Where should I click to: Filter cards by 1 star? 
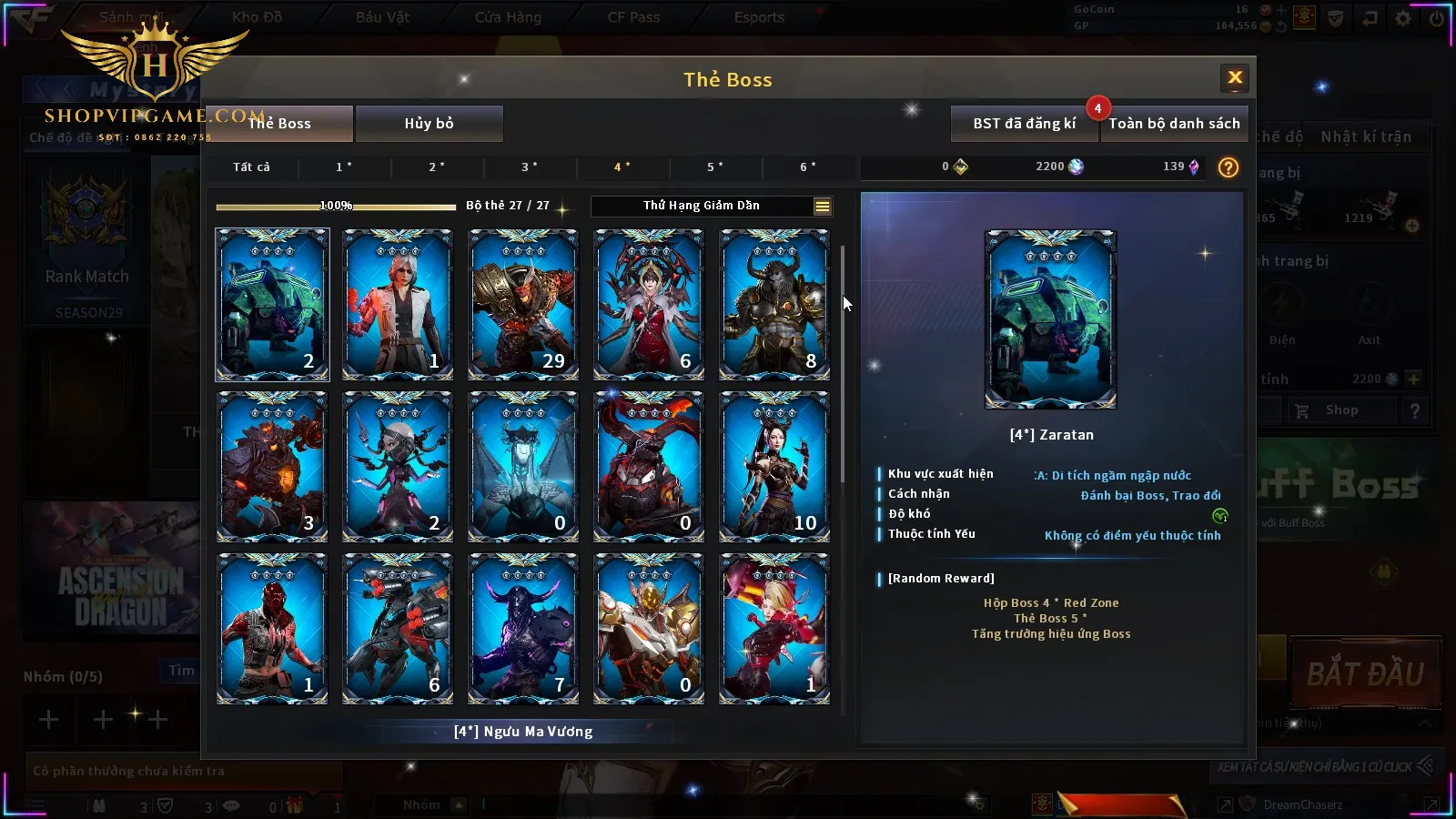(344, 167)
